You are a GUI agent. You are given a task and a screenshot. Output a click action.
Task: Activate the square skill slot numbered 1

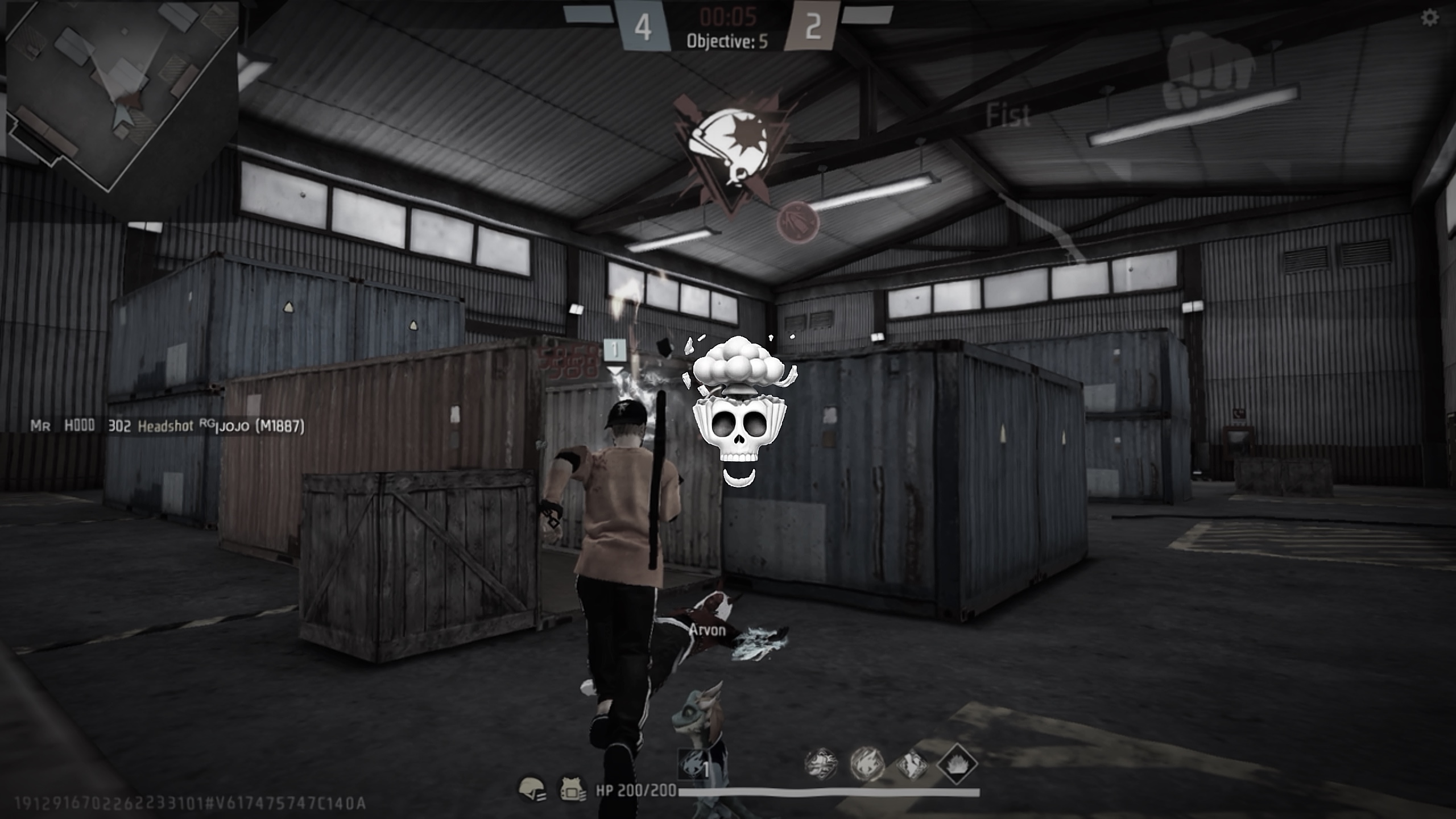click(x=695, y=765)
